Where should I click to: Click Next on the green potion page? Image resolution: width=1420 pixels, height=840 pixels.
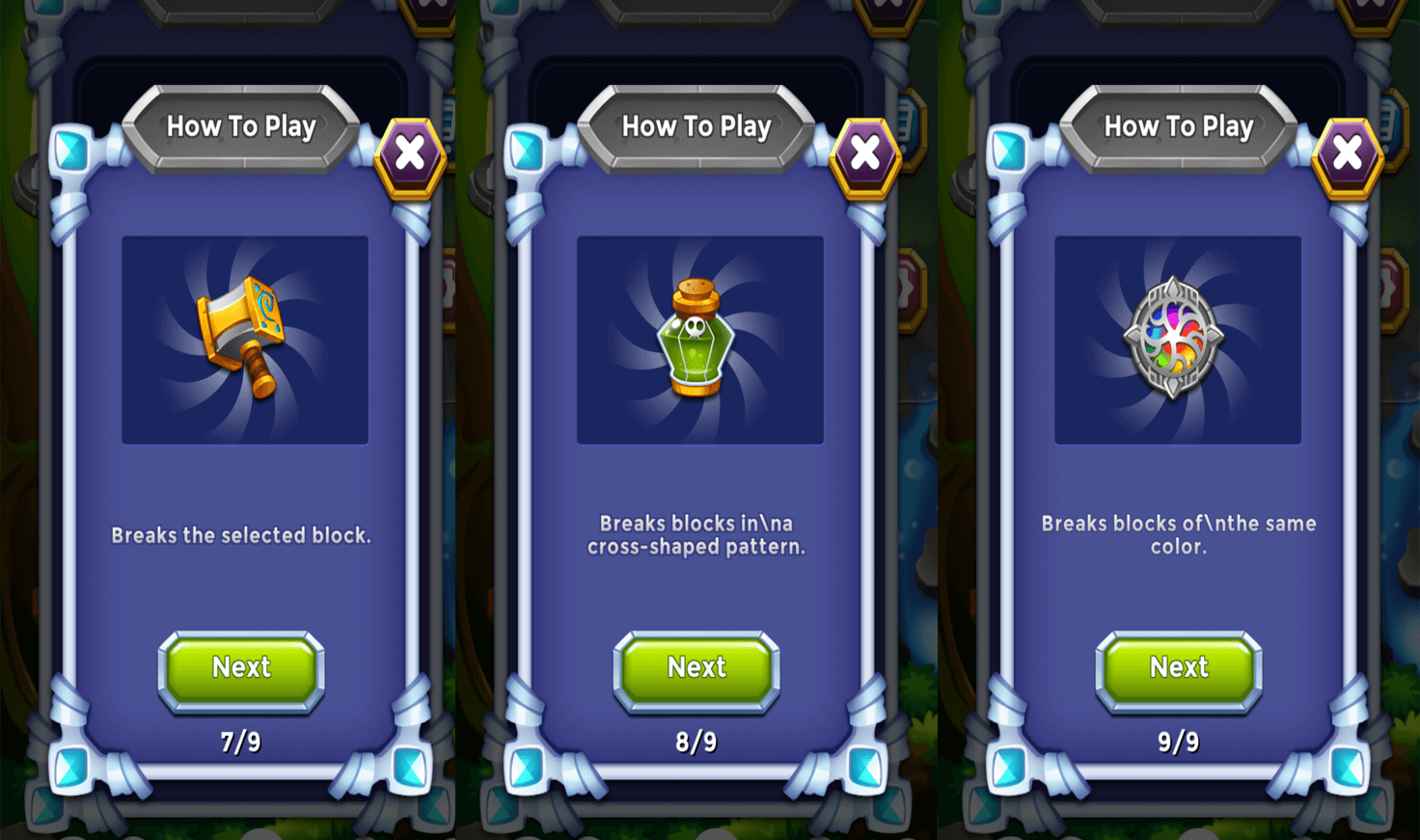696,670
